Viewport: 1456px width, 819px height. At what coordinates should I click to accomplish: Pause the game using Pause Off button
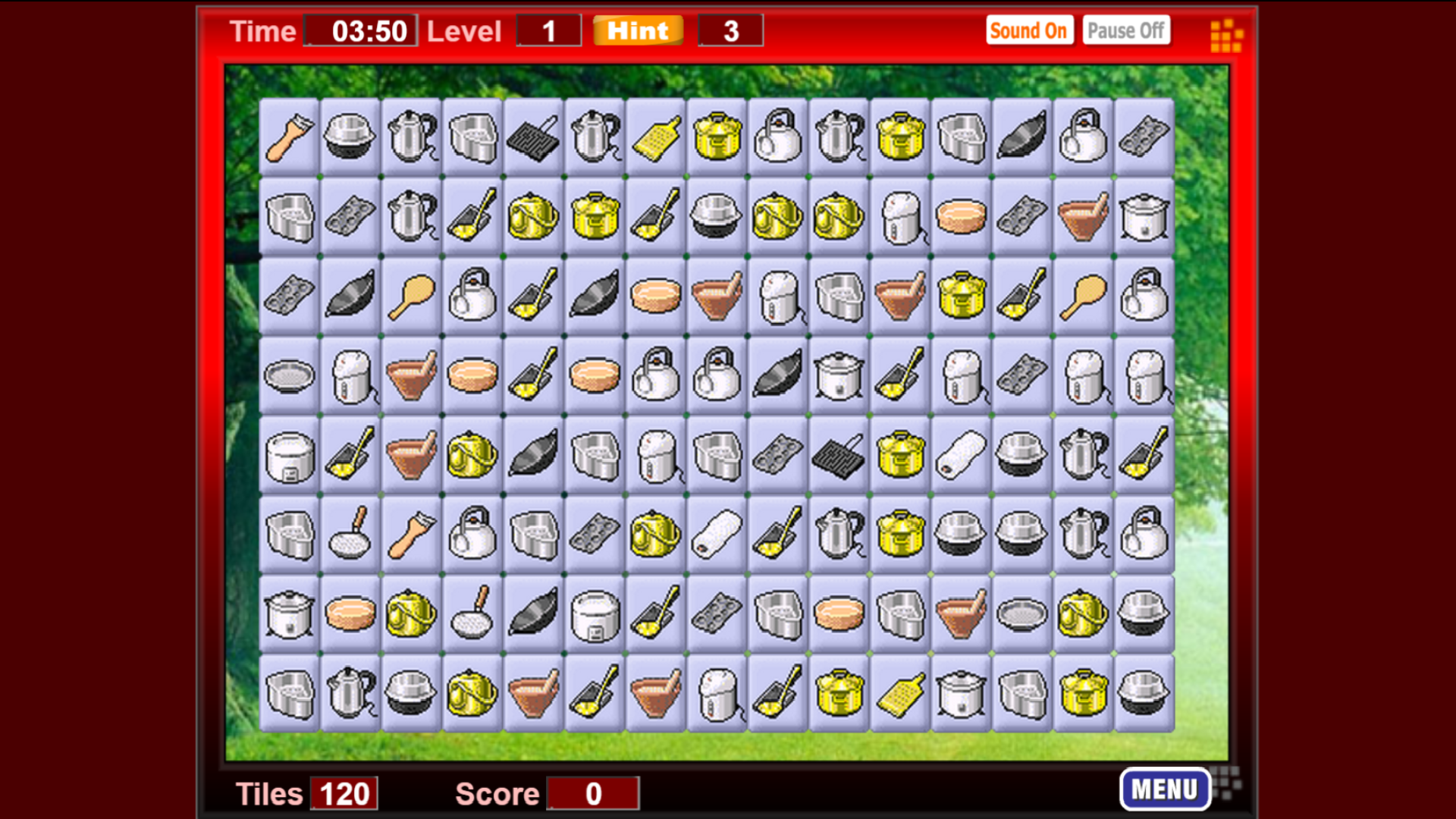point(1125,30)
